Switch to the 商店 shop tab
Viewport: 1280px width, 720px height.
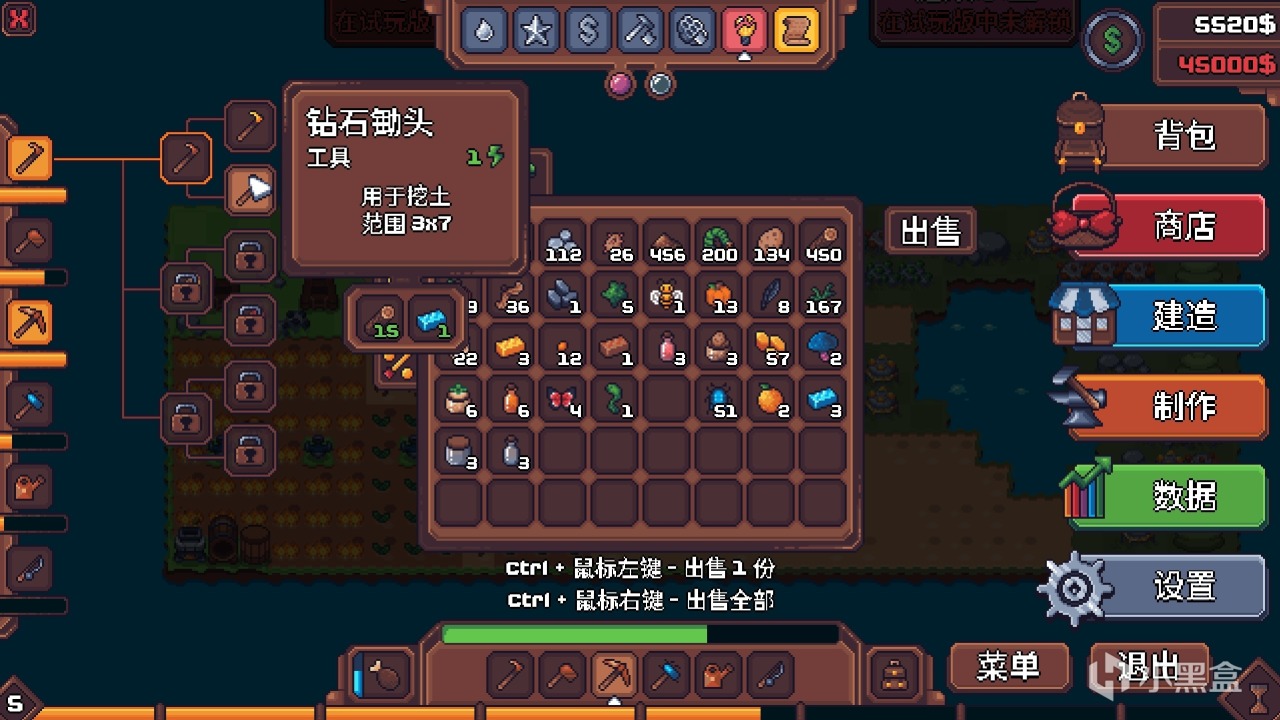(x=1185, y=225)
